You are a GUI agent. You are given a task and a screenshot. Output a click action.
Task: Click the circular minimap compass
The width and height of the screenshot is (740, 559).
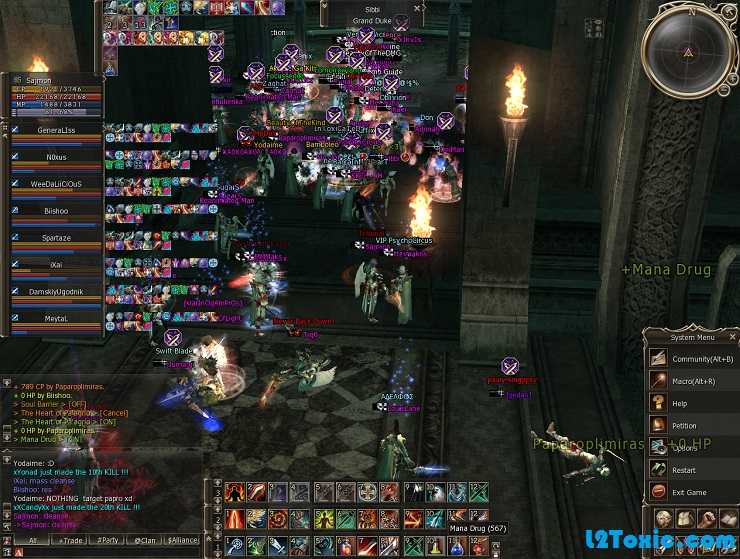(x=688, y=50)
